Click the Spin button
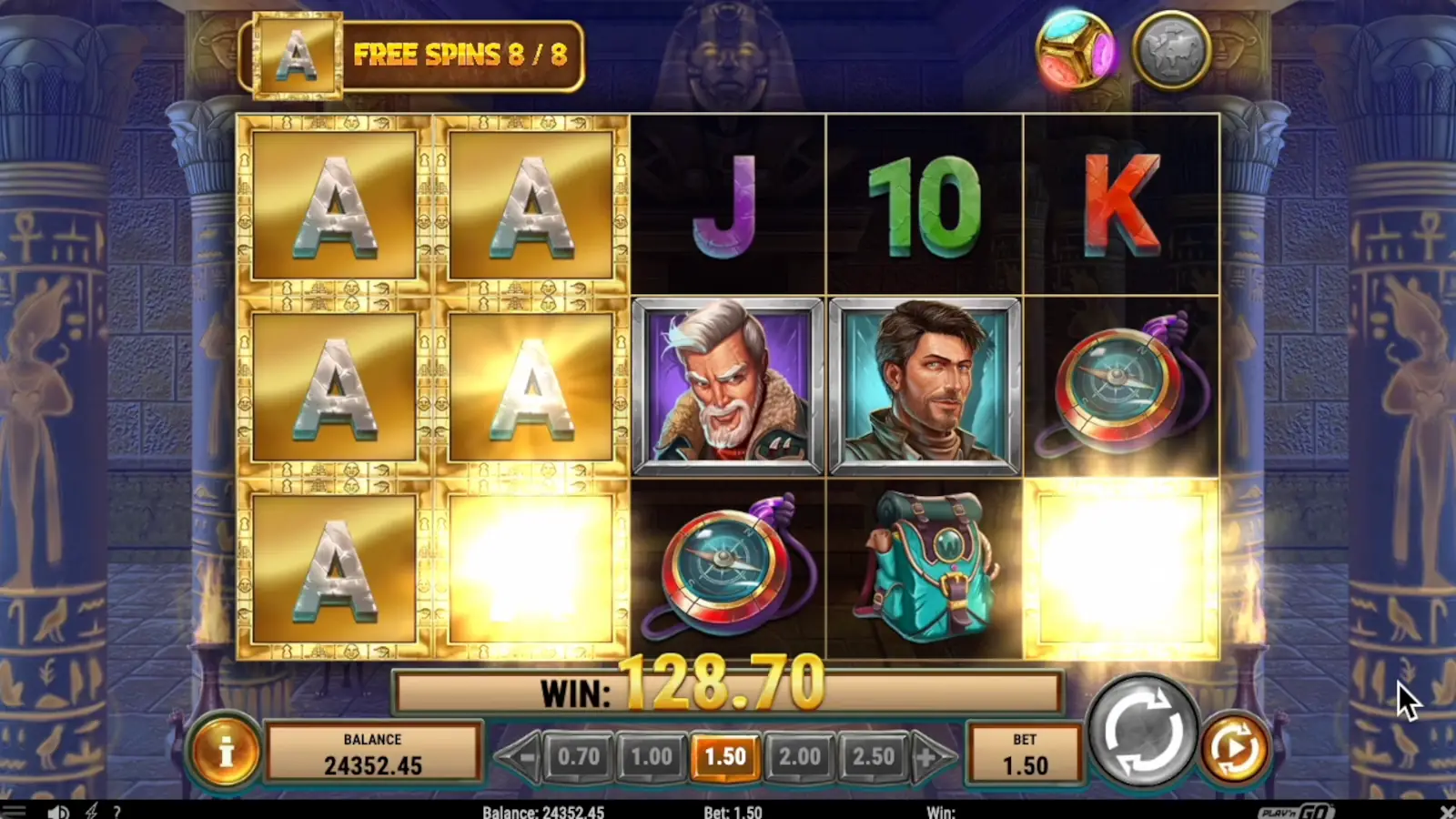The width and height of the screenshot is (1456, 819). [1146, 729]
